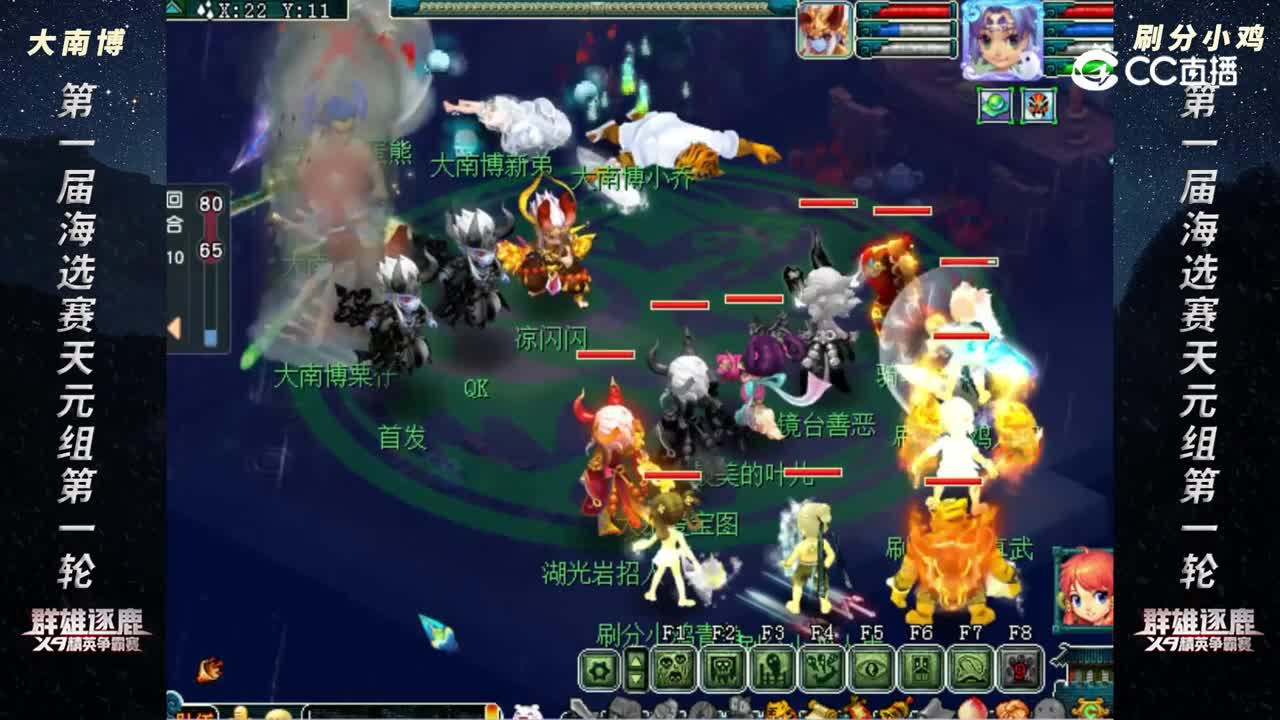Click the up arrow stepper on the toolbar
1280x720 pixels.
point(636,660)
